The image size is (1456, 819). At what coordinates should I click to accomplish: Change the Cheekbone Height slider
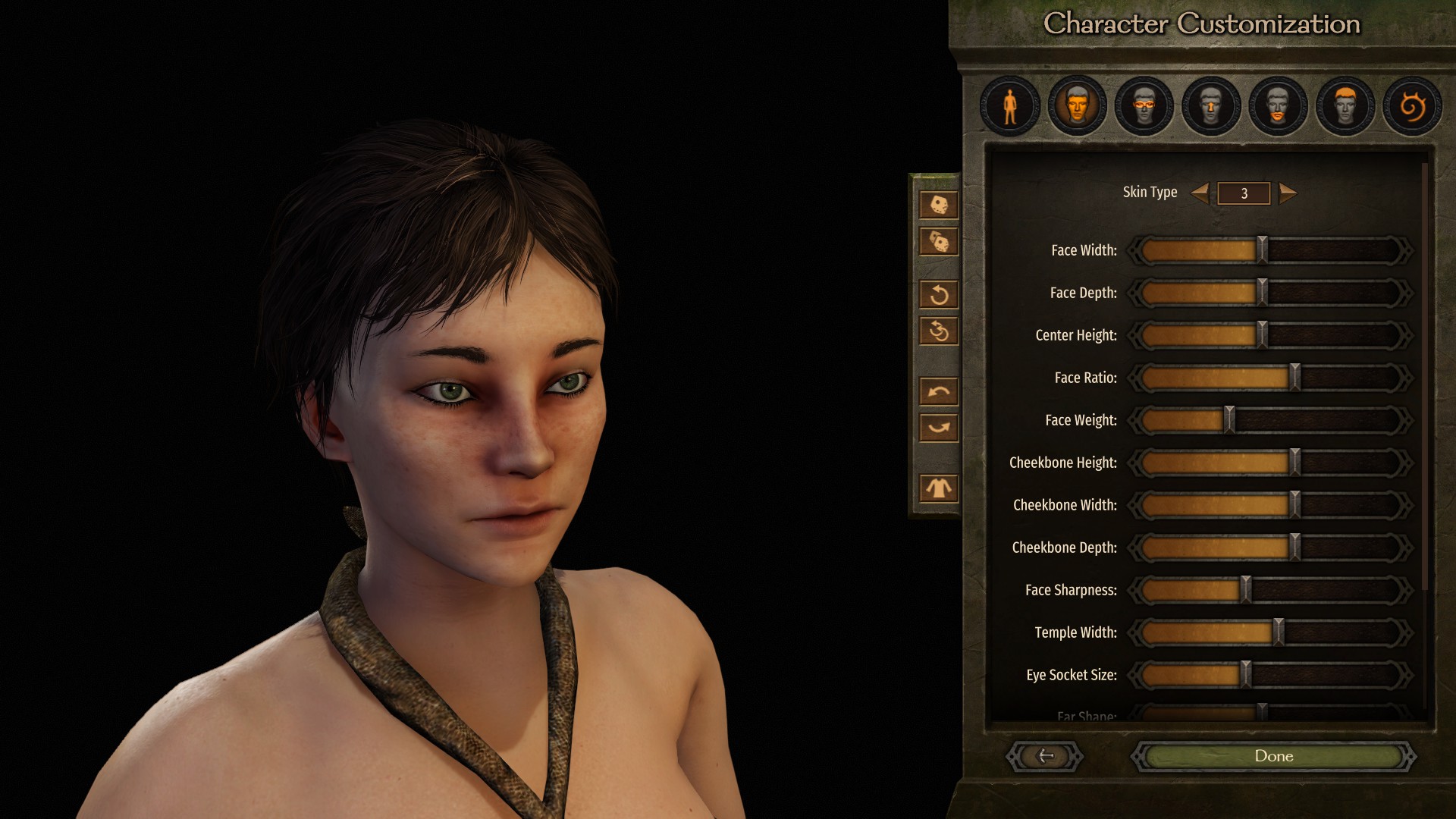pyautogui.click(x=1295, y=463)
